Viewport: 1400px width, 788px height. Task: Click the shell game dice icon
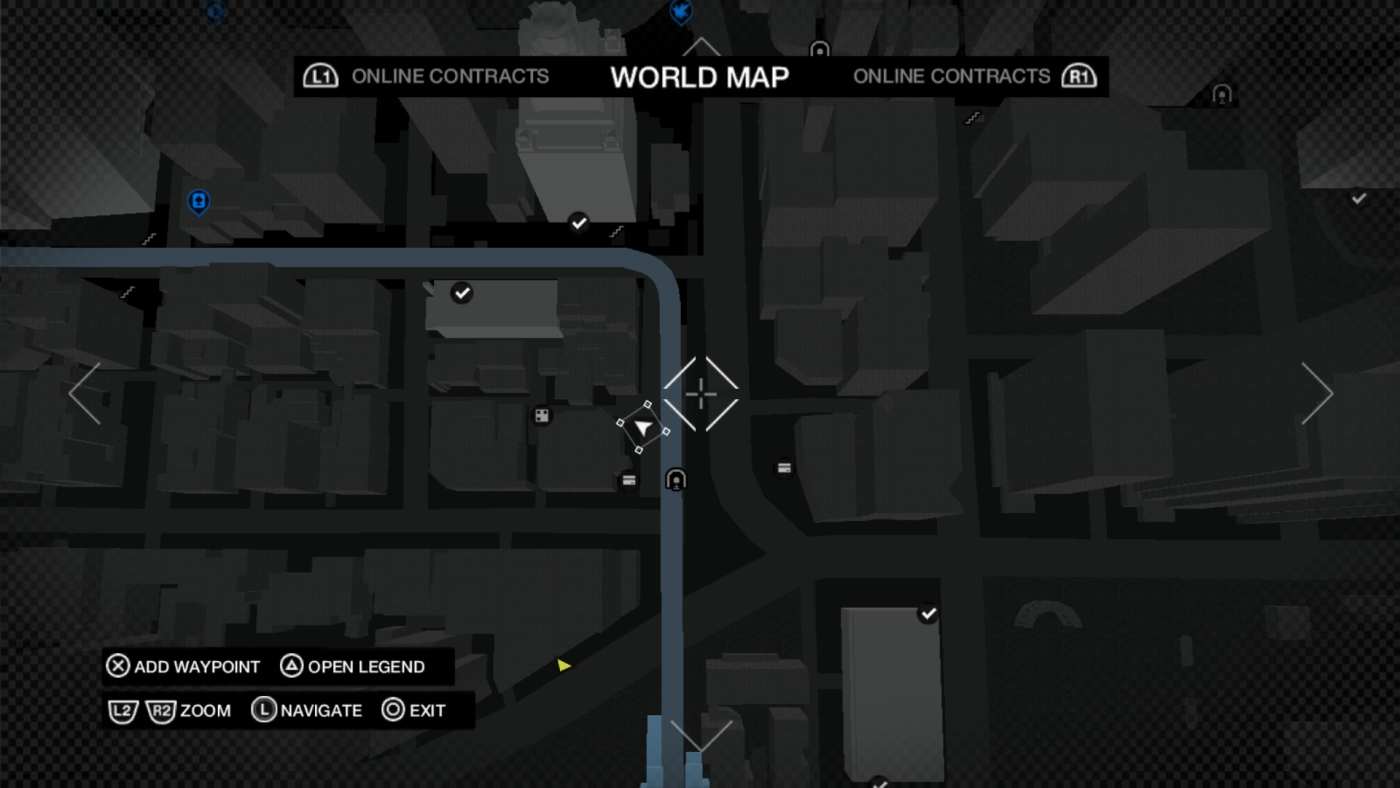[541, 413]
